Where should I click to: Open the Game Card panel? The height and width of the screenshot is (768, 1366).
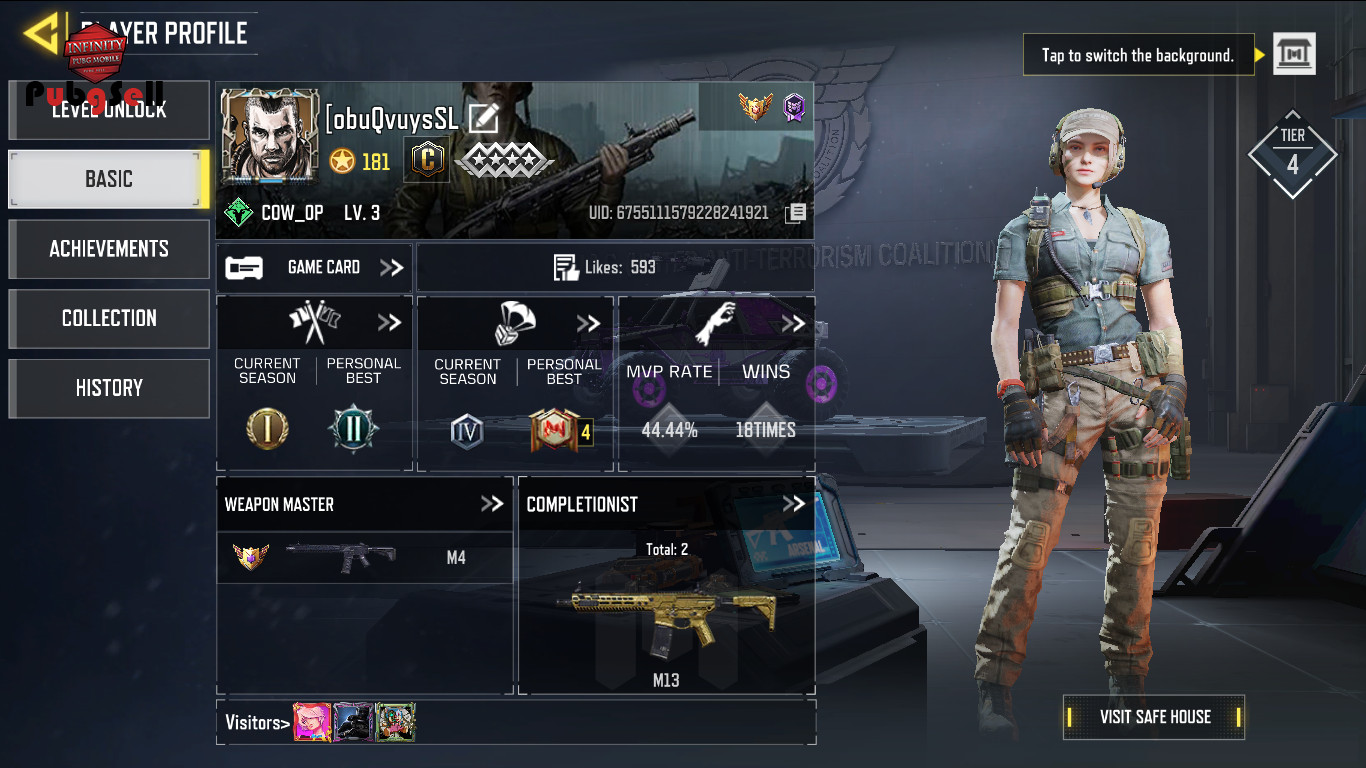click(x=314, y=268)
